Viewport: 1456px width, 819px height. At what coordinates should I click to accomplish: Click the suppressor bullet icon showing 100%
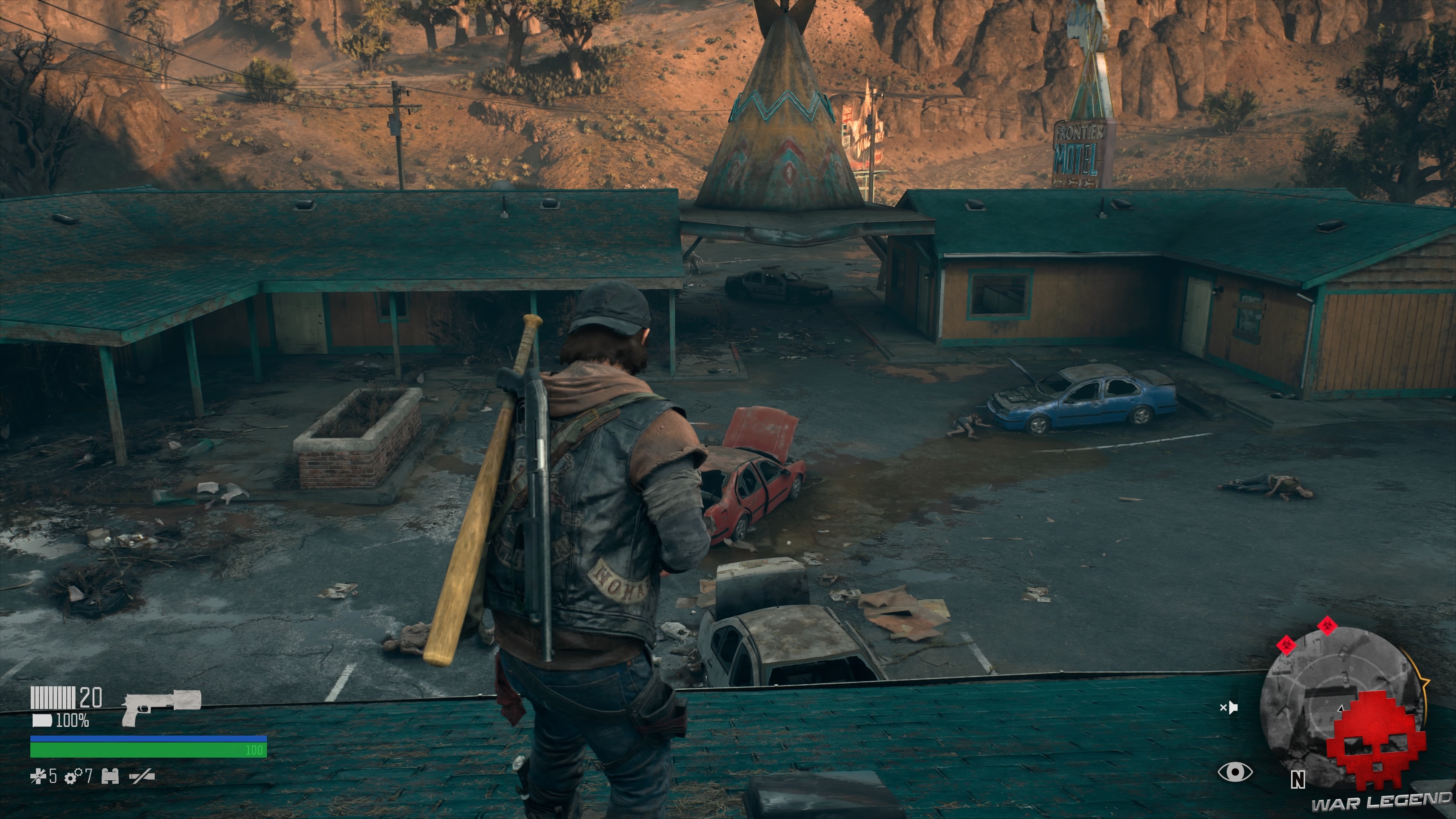(42, 721)
